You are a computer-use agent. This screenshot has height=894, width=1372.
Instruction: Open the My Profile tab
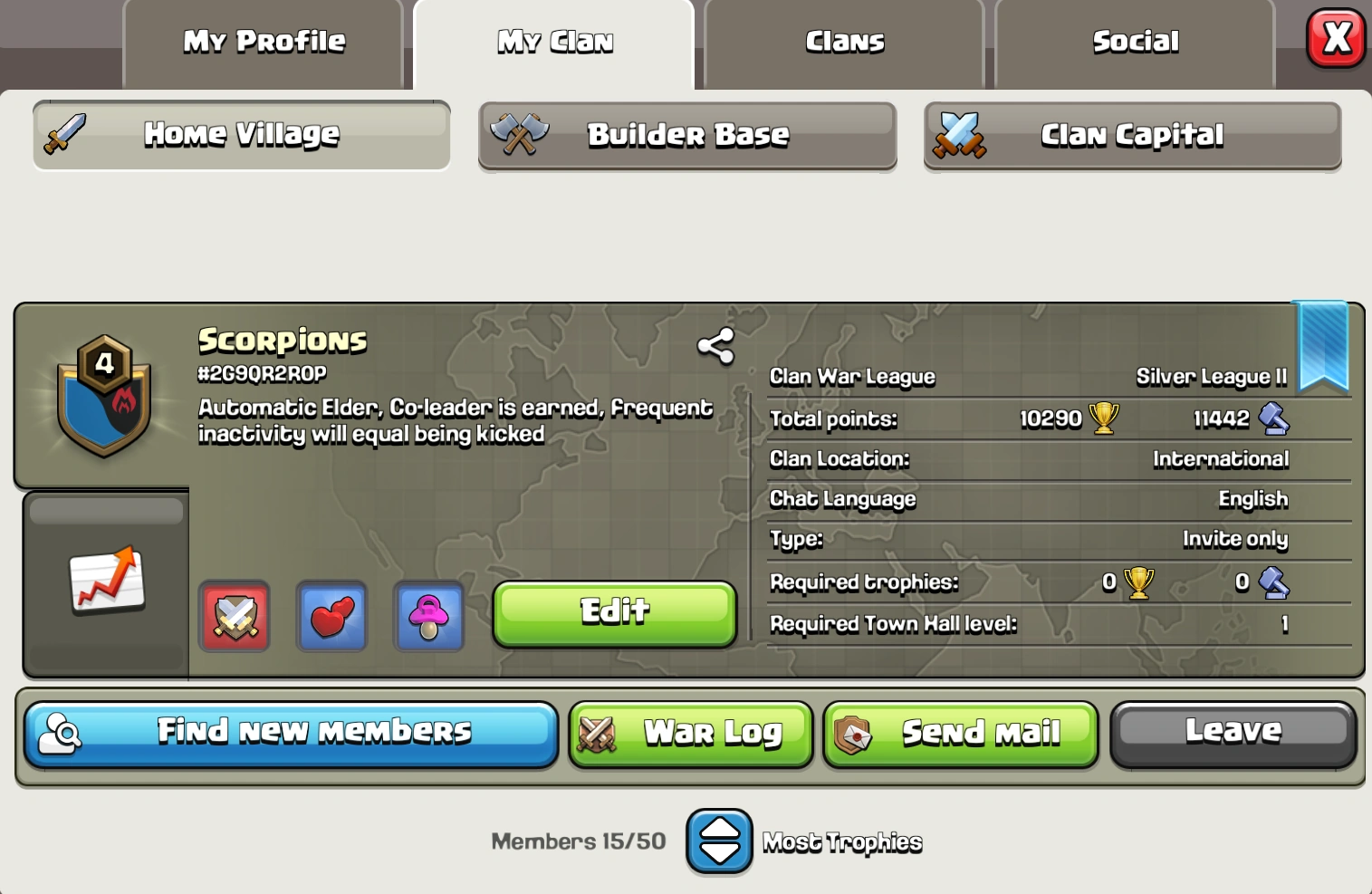263,41
